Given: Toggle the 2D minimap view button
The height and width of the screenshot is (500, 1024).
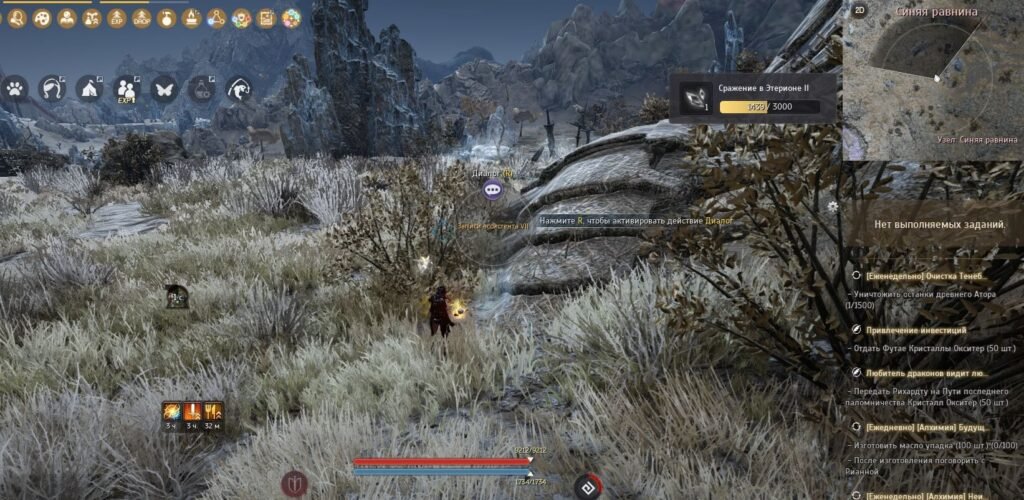Looking at the screenshot, I should (859, 11).
